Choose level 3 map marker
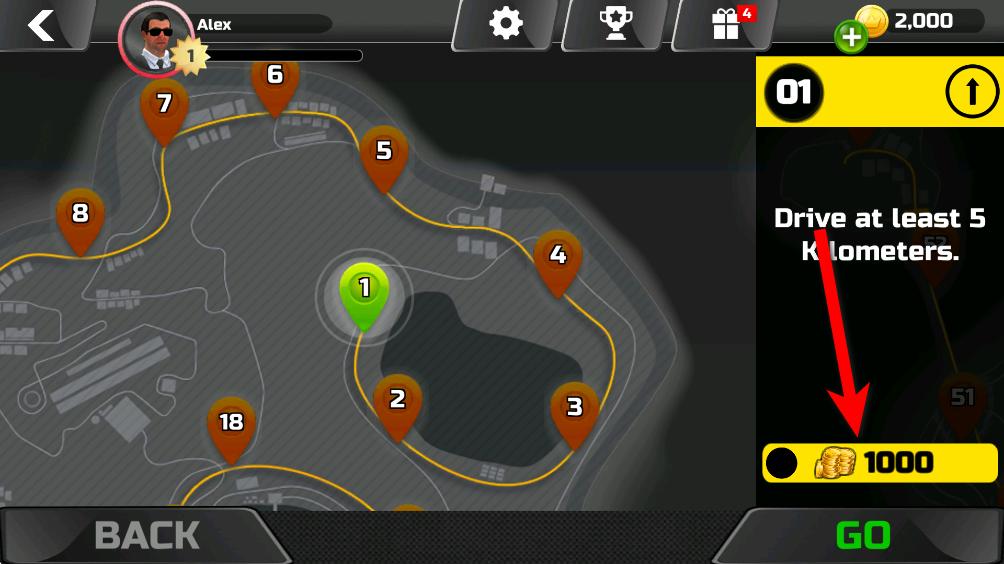1004x564 pixels. pyautogui.click(x=574, y=409)
